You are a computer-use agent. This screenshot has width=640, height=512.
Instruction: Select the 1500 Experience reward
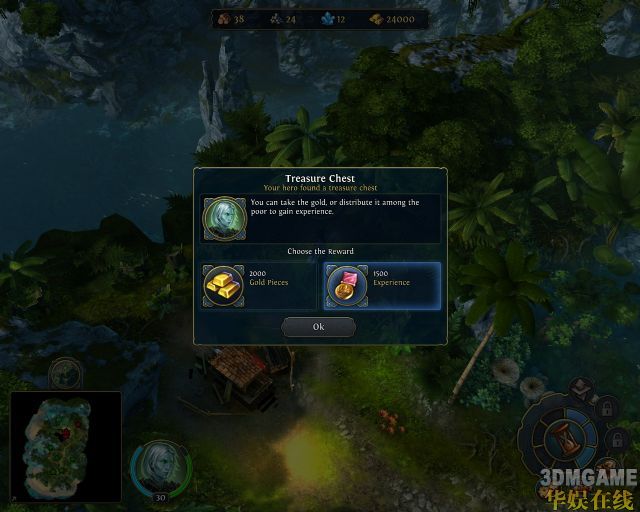click(382, 285)
